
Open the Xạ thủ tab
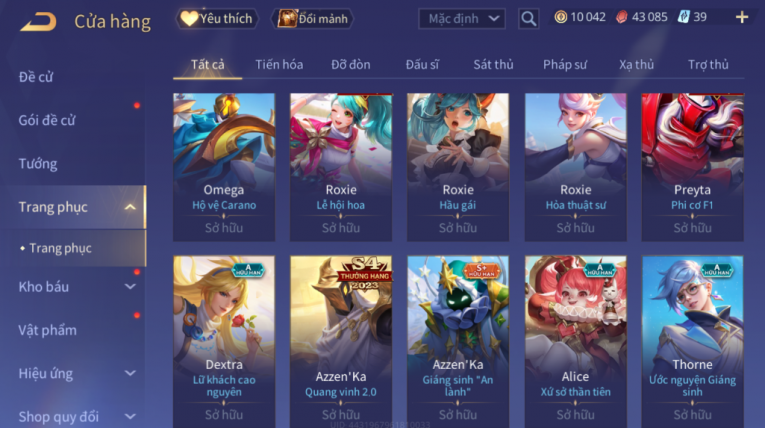click(x=636, y=65)
